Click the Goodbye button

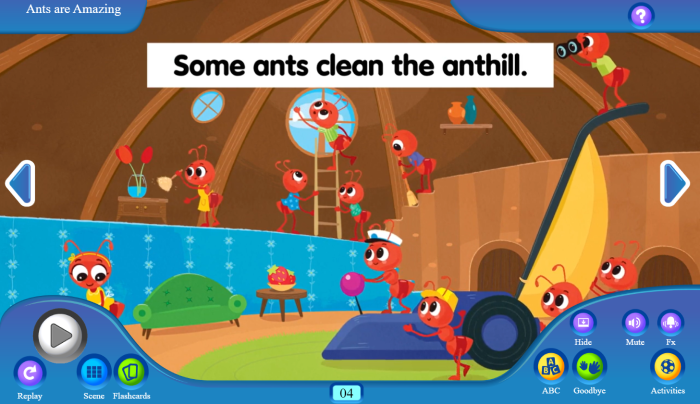click(x=589, y=366)
